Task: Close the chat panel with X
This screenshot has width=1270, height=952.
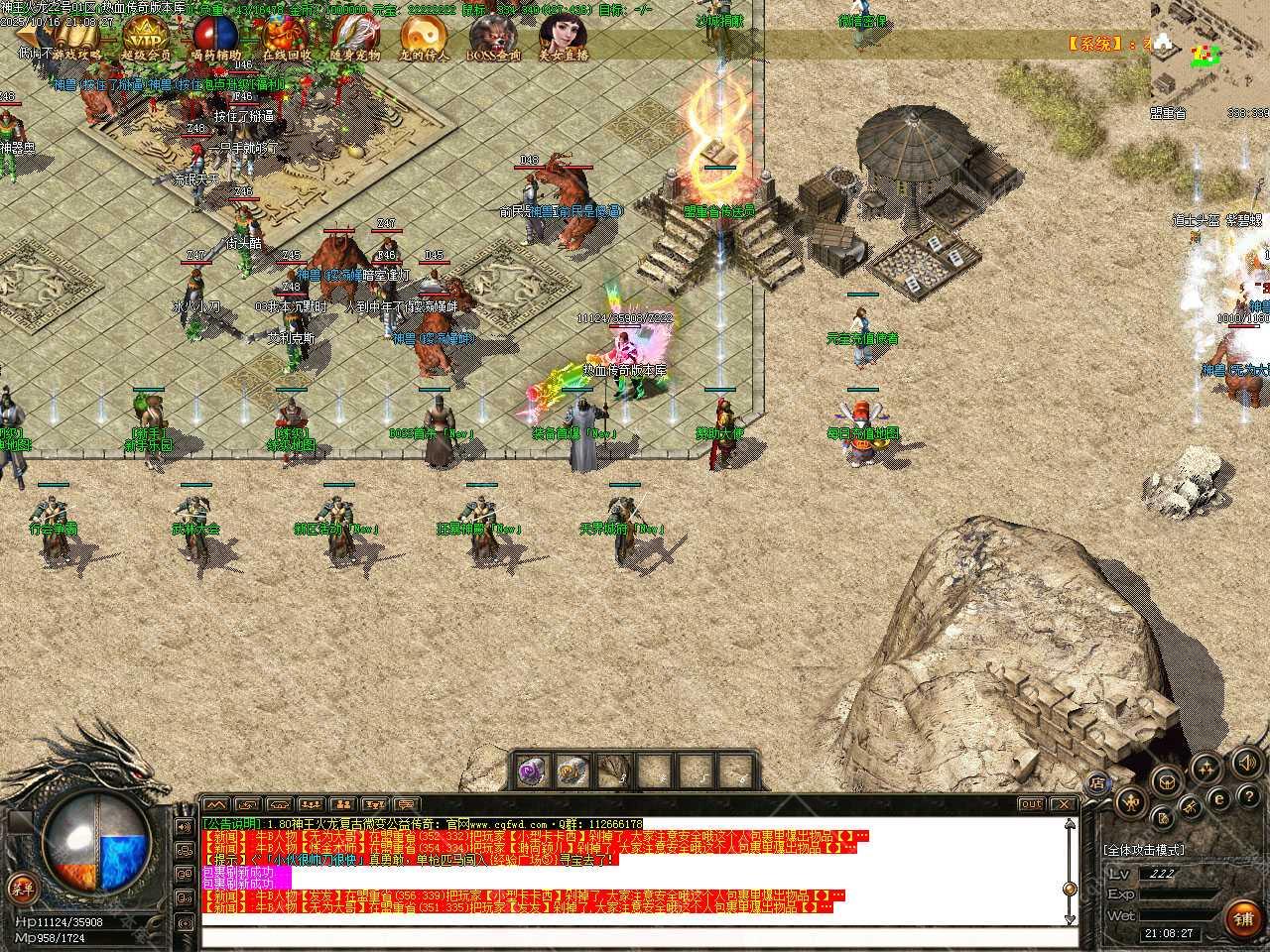Action: click(1063, 804)
